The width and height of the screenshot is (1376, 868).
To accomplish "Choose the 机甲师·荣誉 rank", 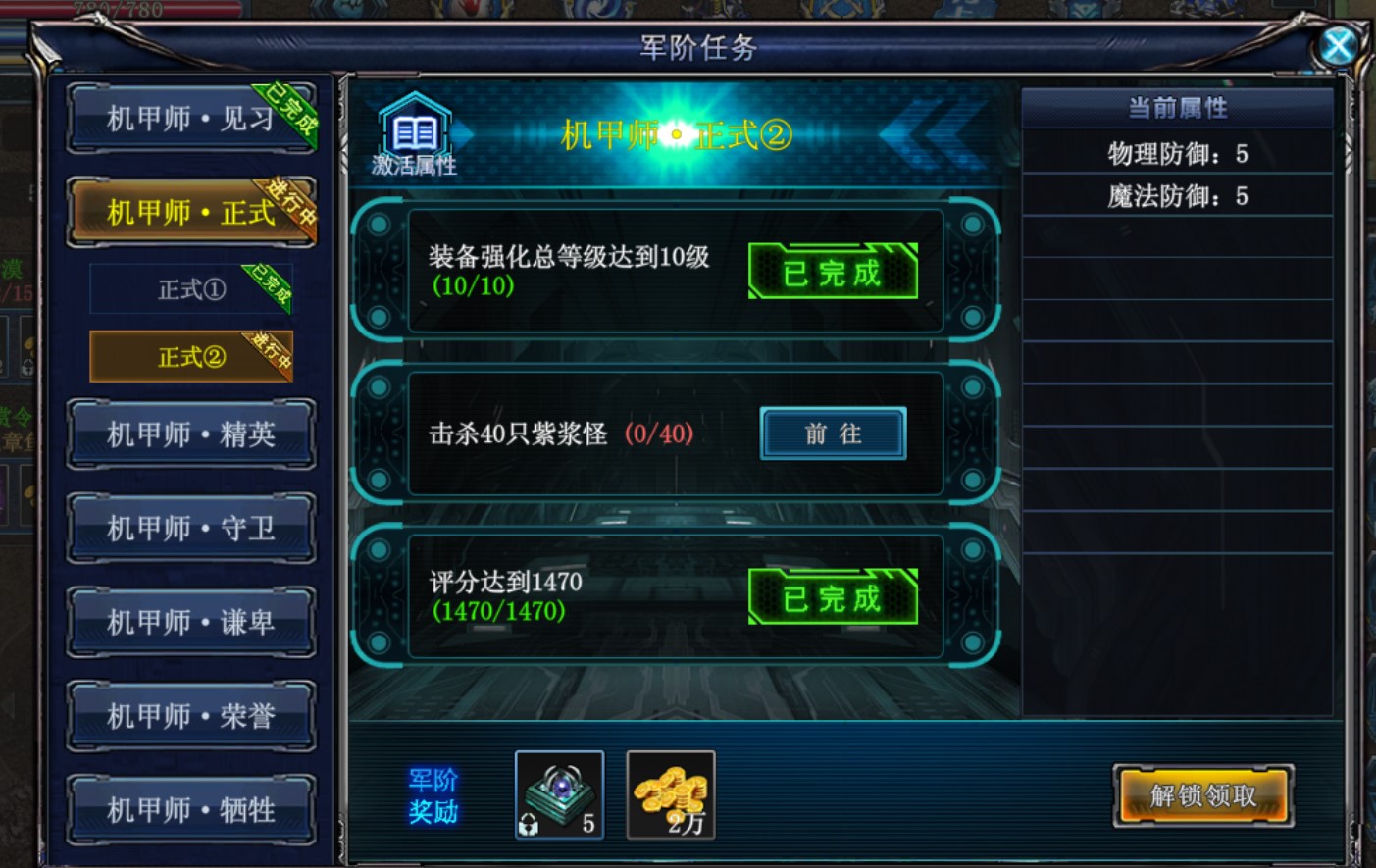I will point(191,716).
